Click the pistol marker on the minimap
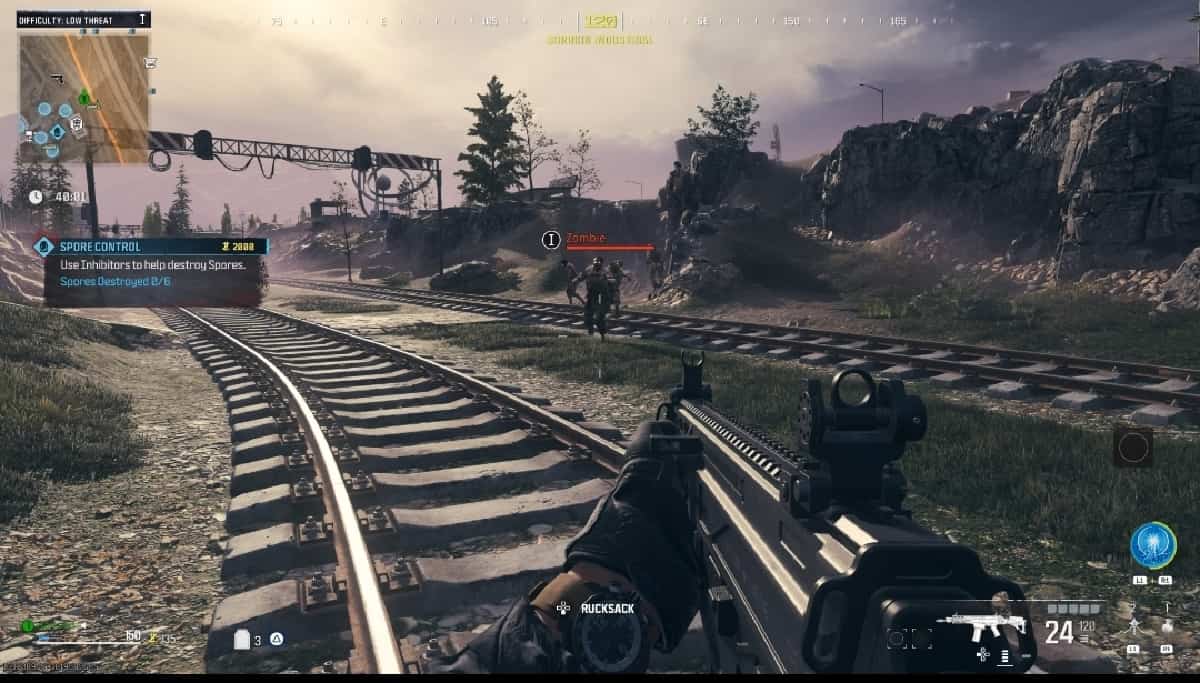This screenshot has width=1200, height=683. [60, 77]
